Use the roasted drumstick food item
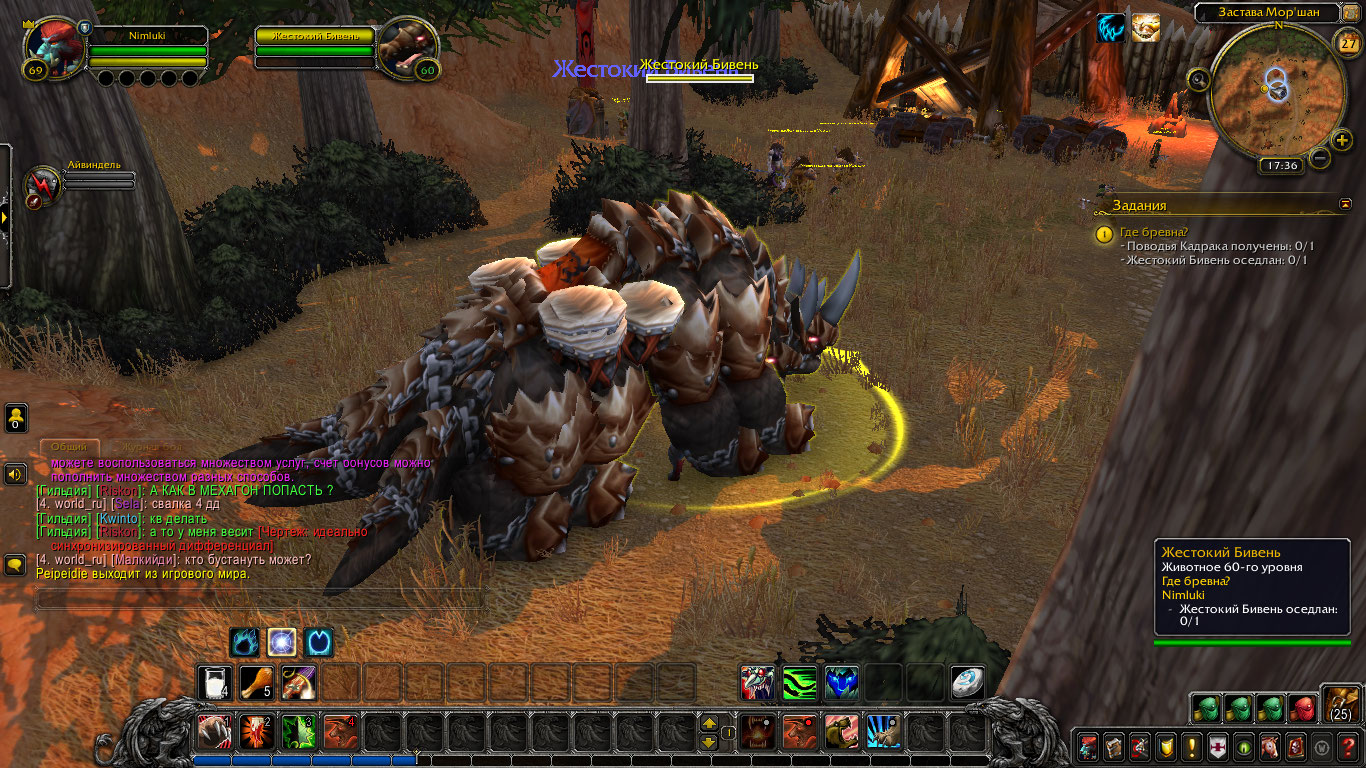 [x=256, y=683]
